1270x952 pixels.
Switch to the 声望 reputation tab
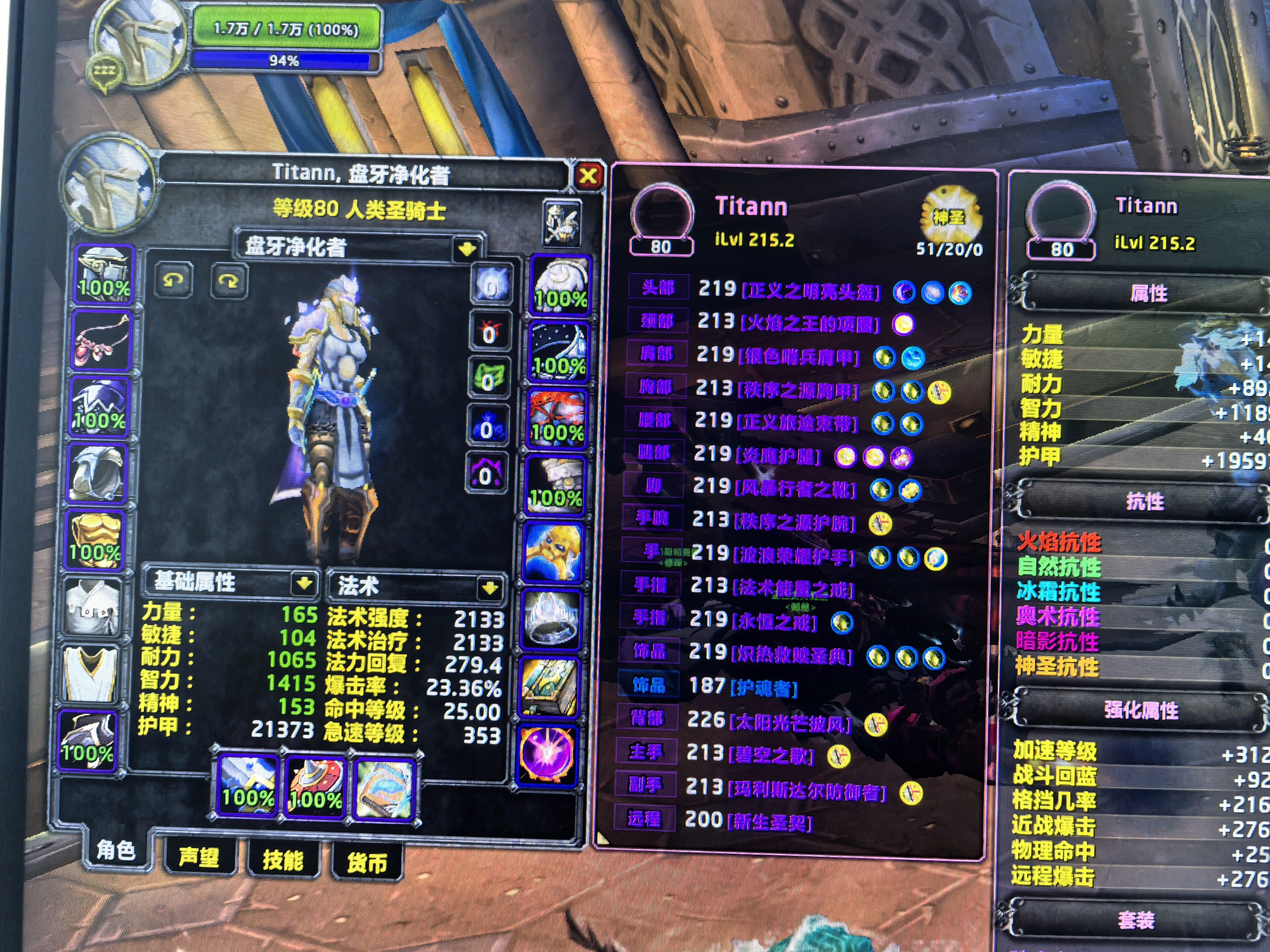coord(199,857)
